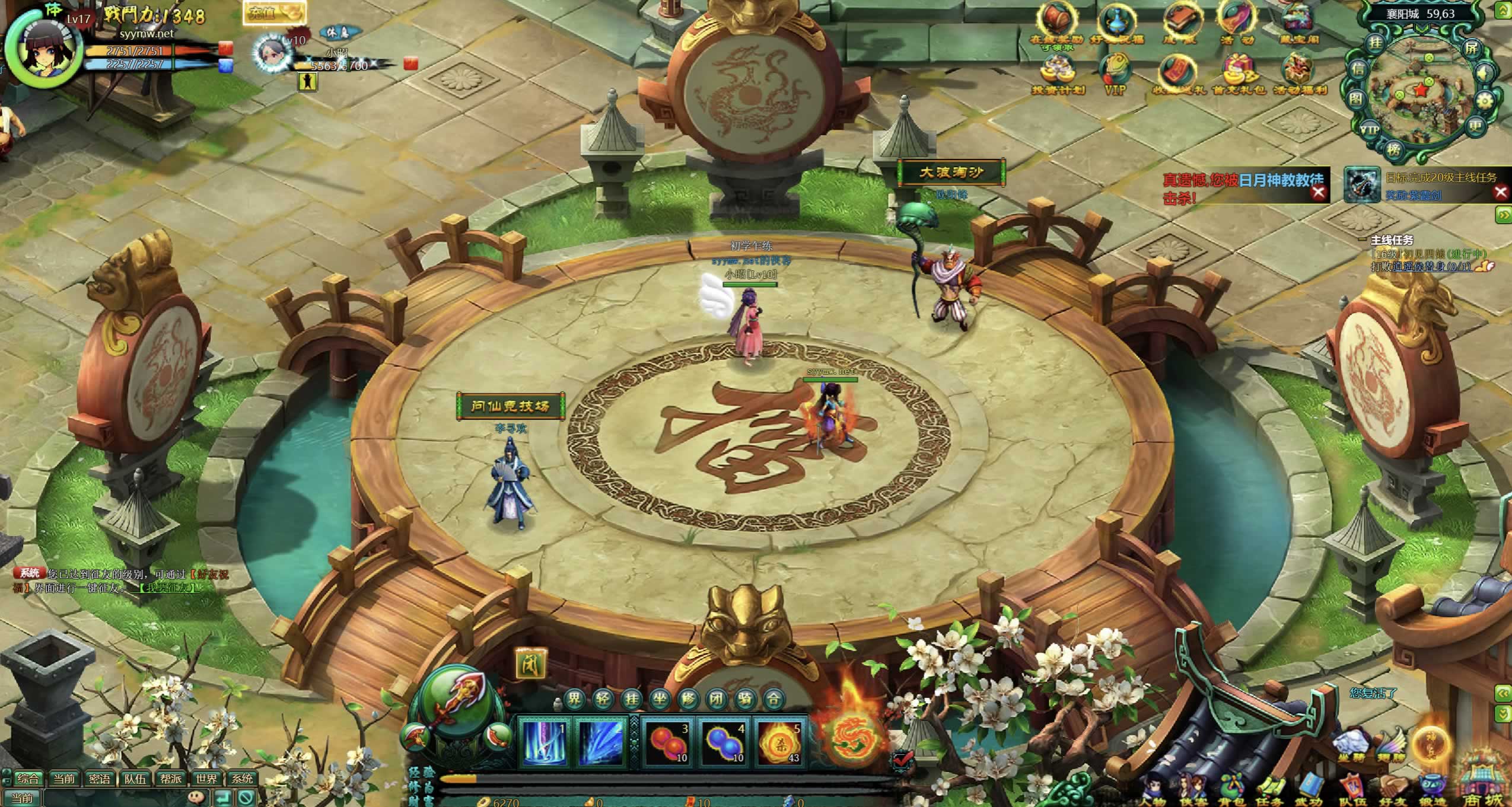Open the 任务 quest scroll menu
The height and width of the screenshot is (807, 1512).
click(x=1269, y=789)
